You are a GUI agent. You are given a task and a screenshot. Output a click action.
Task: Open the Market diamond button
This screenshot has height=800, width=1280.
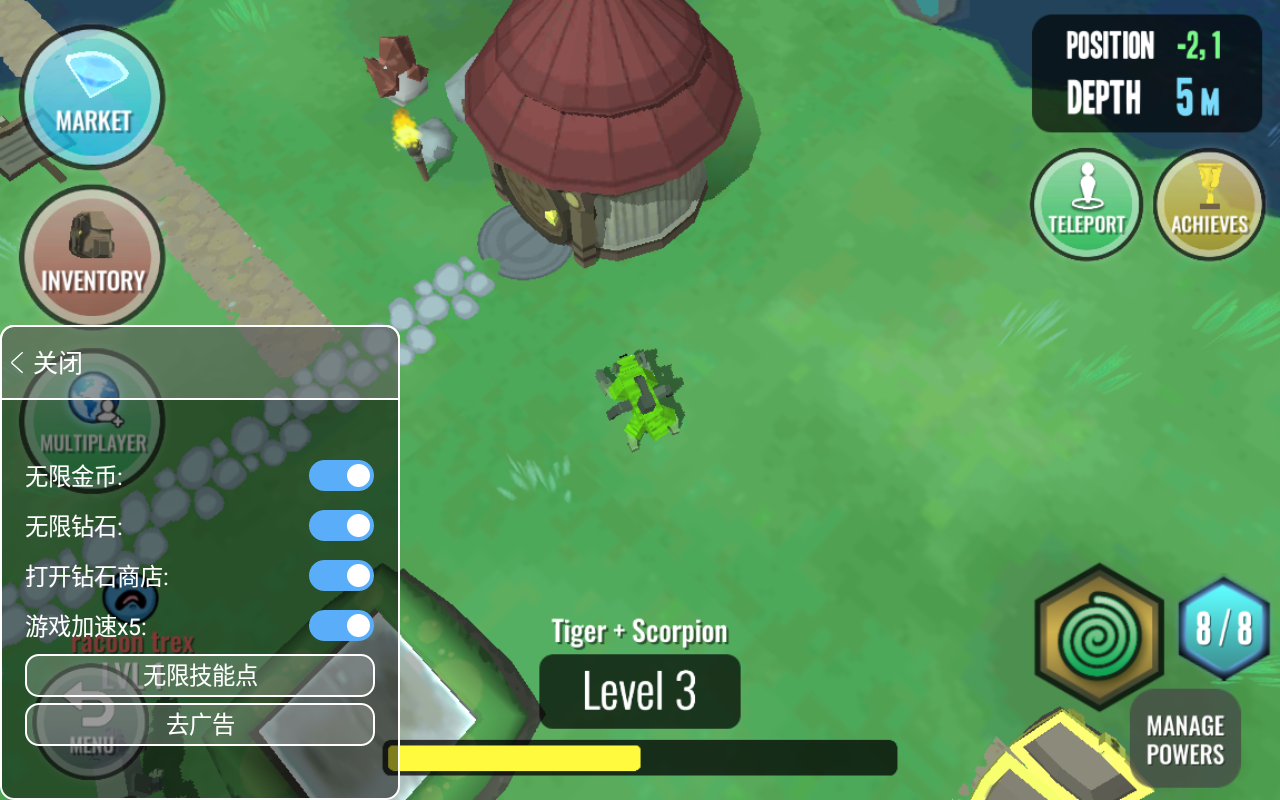coord(92,97)
